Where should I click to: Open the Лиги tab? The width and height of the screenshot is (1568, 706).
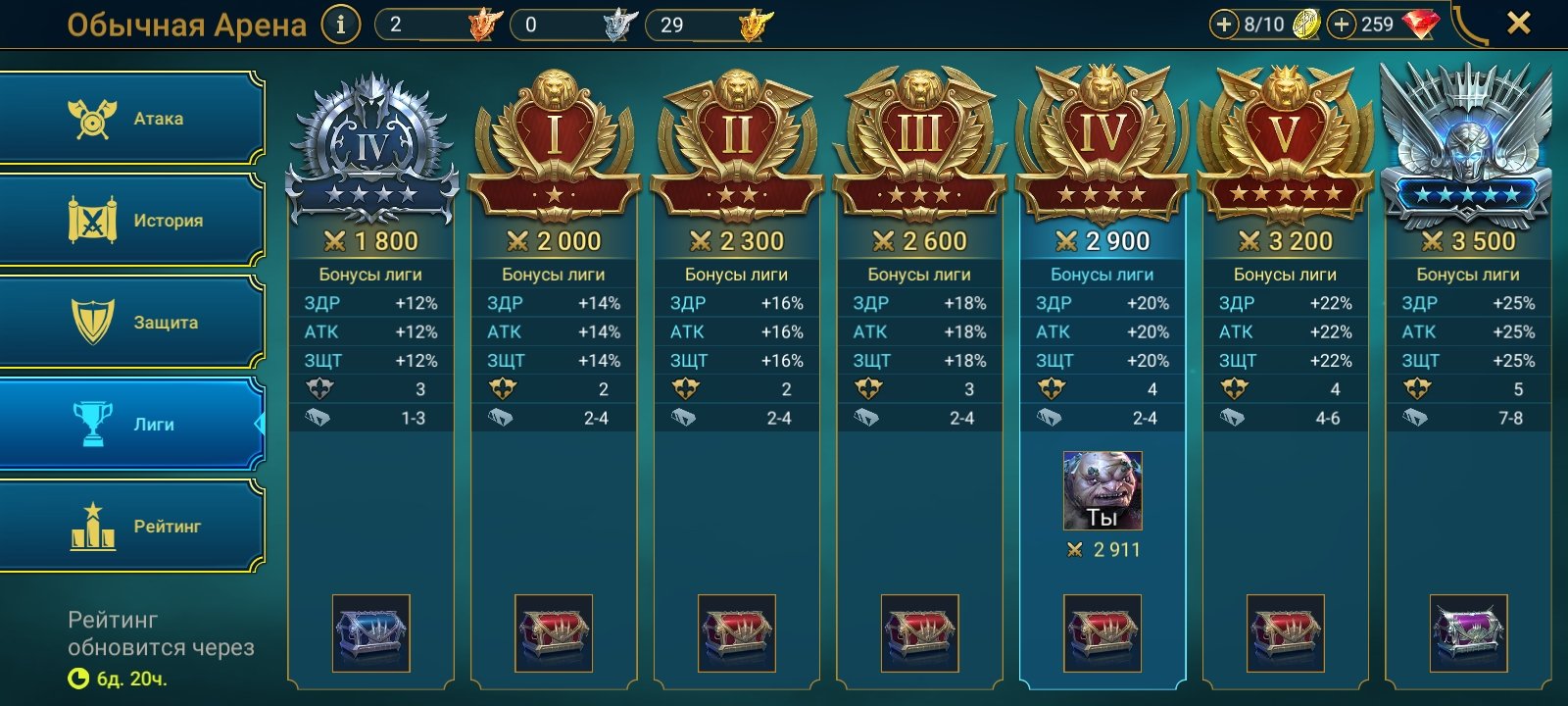click(132, 425)
